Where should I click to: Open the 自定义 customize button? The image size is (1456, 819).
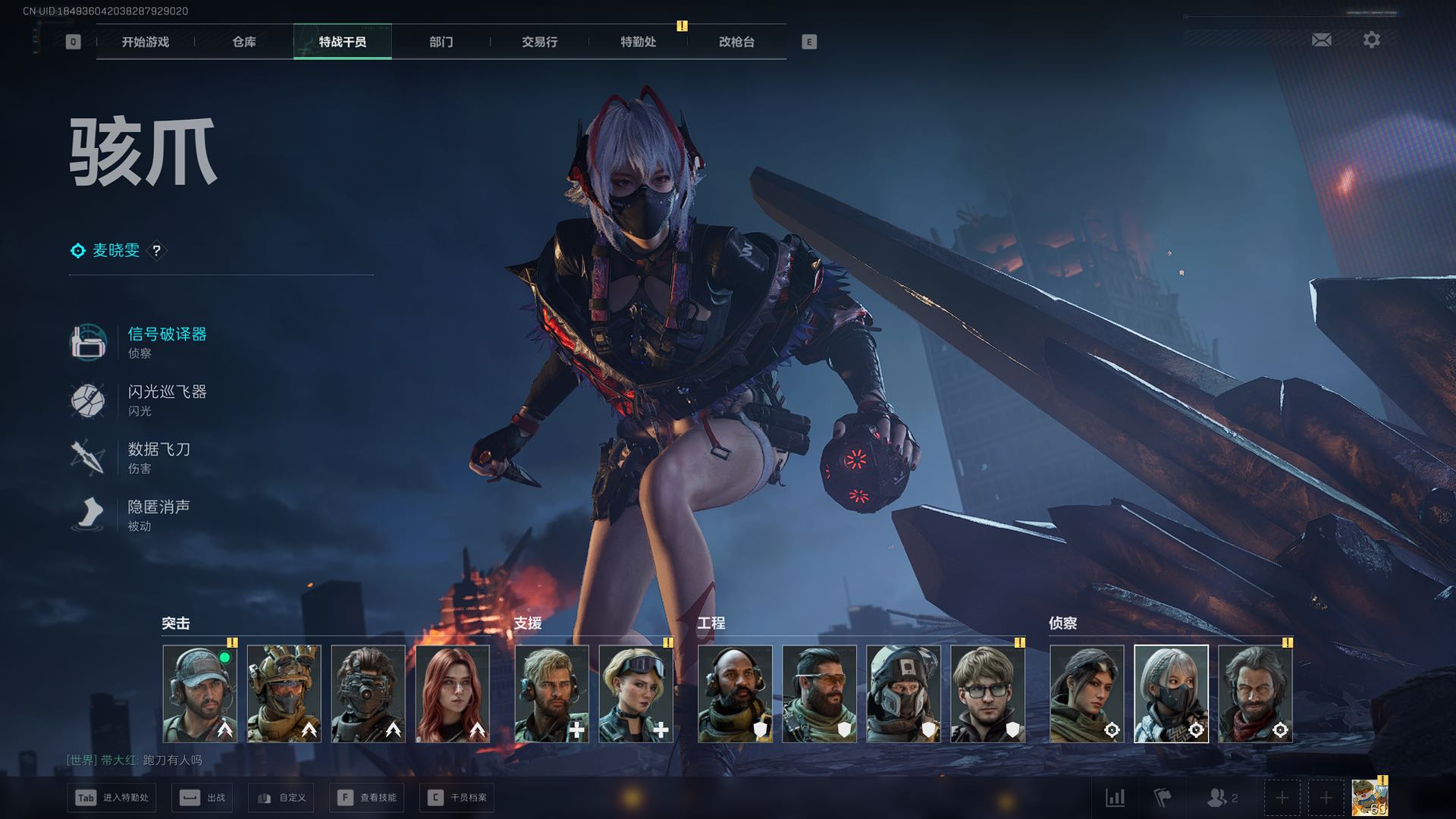tap(281, 798)
